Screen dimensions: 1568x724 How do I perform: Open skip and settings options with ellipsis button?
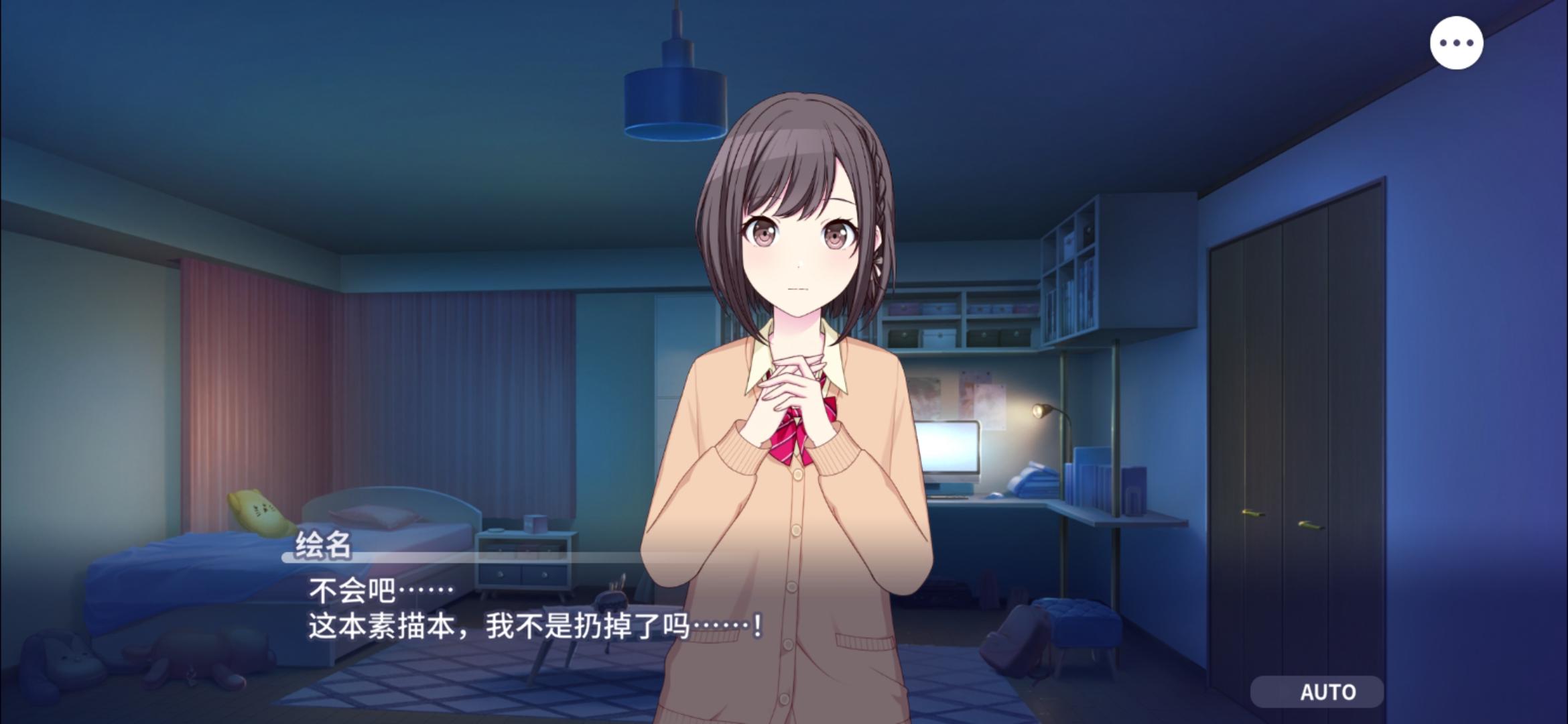point(1458,42)
